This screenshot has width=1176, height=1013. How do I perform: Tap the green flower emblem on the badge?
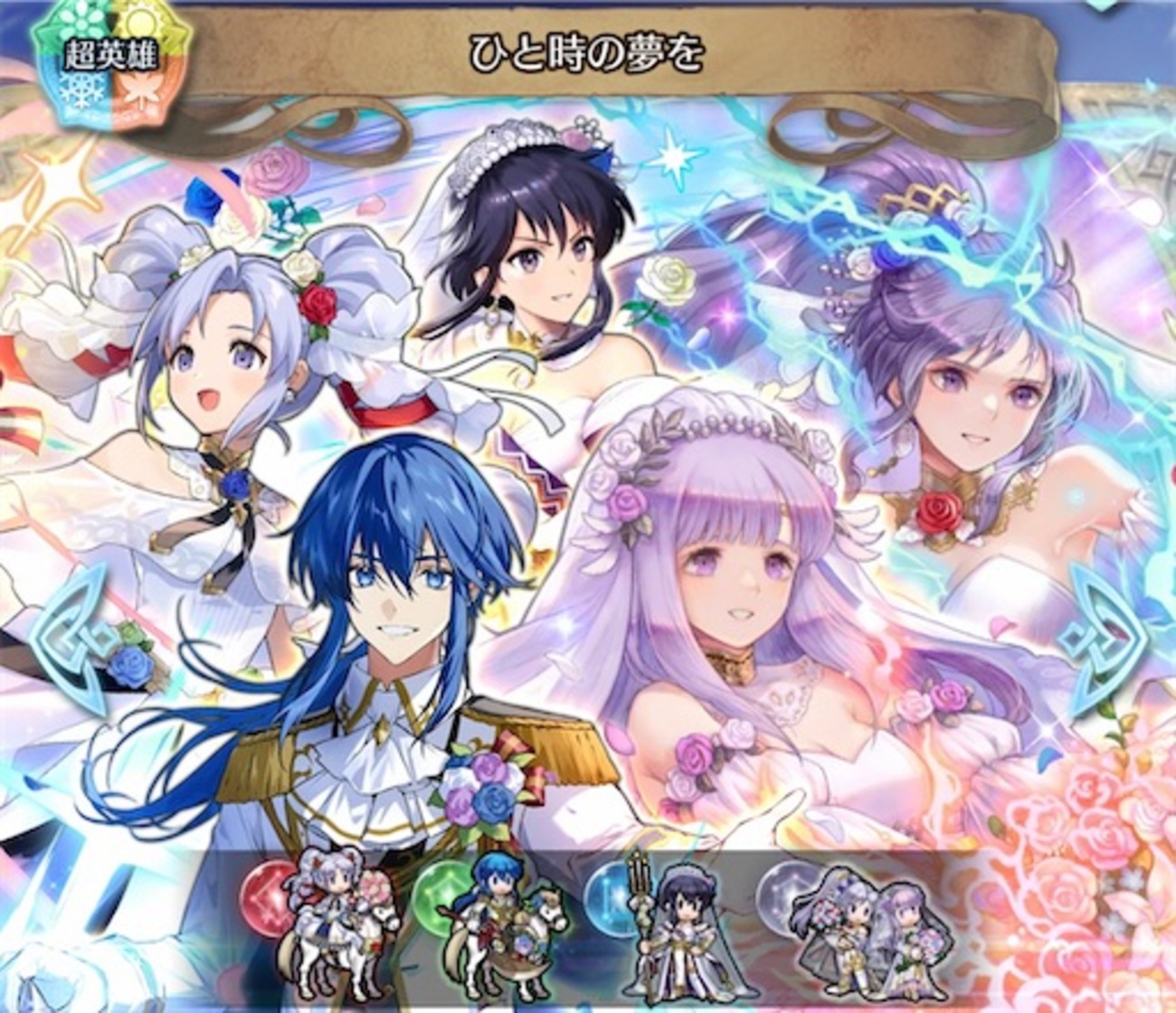[81, 20]
